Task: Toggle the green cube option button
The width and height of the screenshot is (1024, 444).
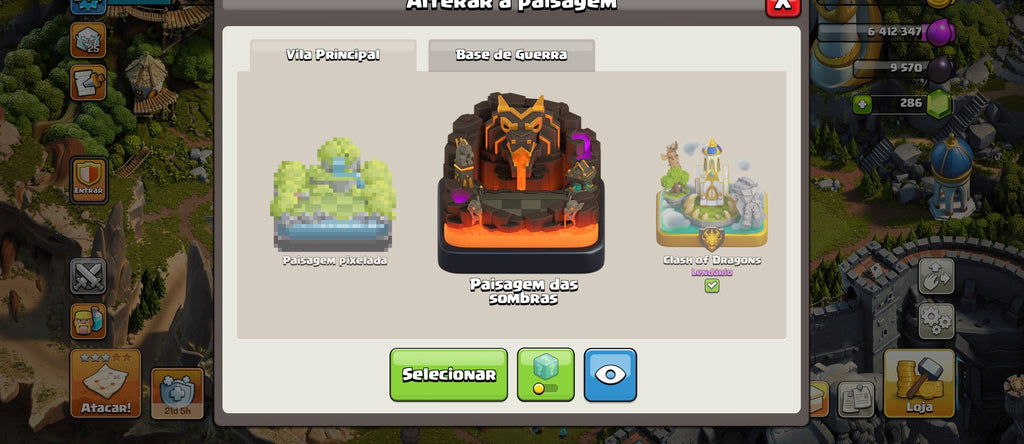Action: tap(545, 374)
